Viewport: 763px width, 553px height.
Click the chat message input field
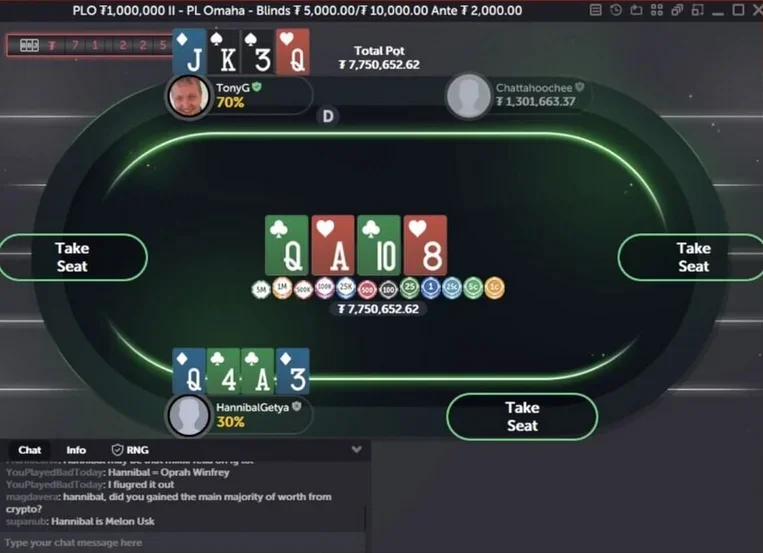[180, 542]
